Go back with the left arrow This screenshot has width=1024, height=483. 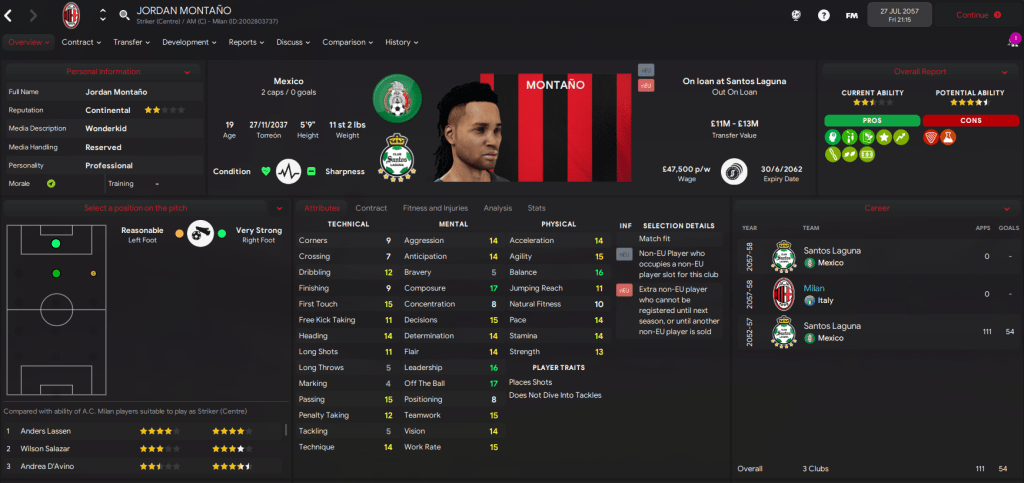[x=9, y=15]
